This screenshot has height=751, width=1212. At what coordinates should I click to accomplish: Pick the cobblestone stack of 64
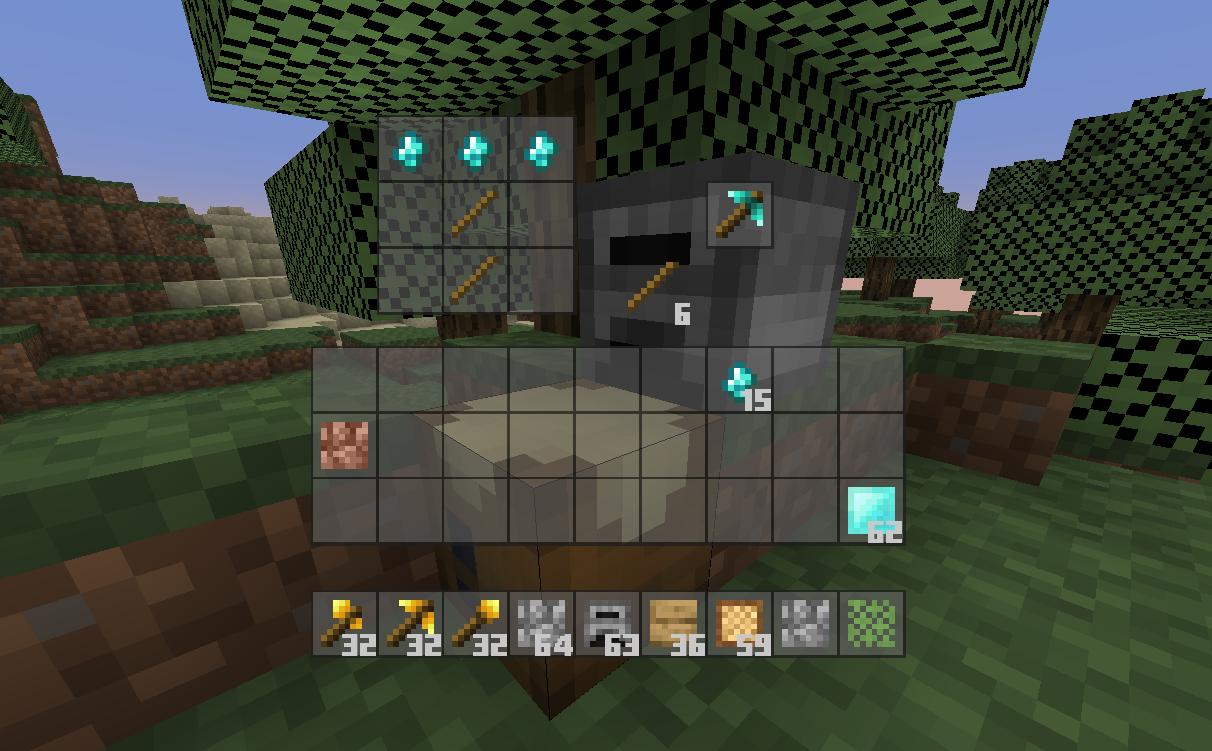[542, 623]
